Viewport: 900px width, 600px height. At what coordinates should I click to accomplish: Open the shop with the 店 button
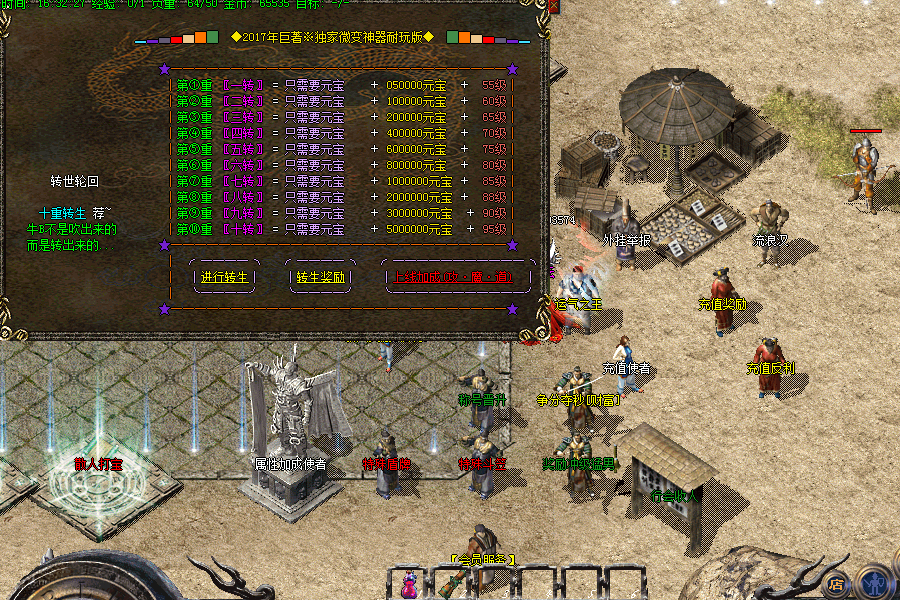point(838,583)
